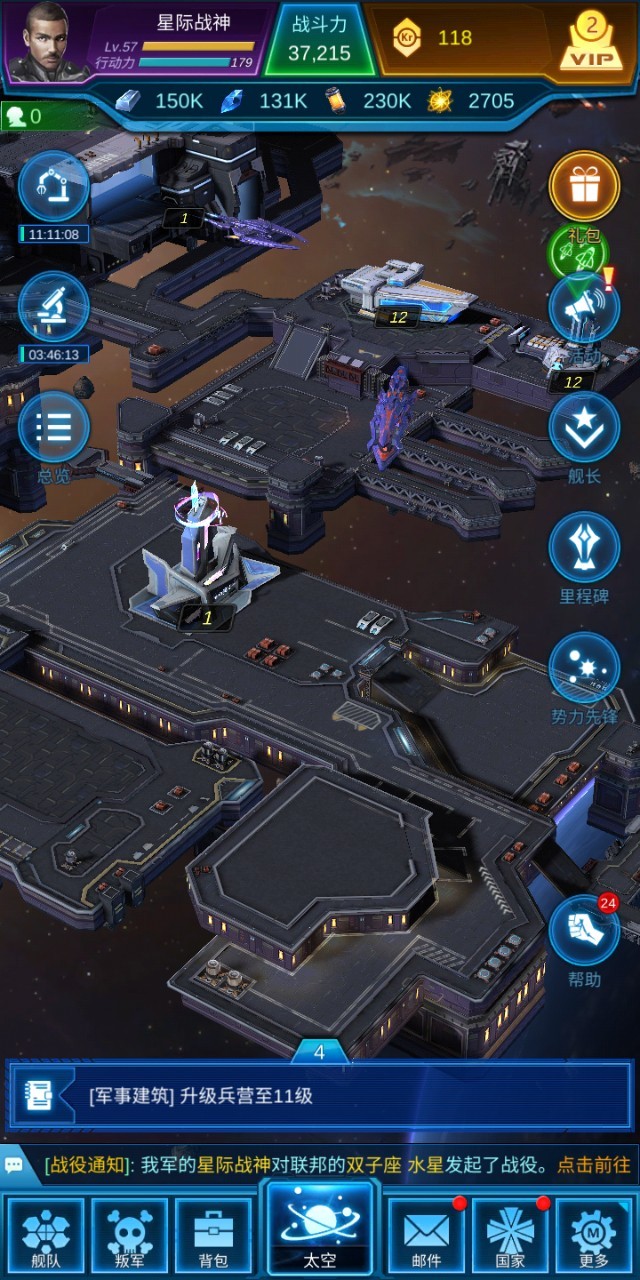Open 势力先锋 faction vanguard
This screenshot has width=640, height=1280.
584,668
